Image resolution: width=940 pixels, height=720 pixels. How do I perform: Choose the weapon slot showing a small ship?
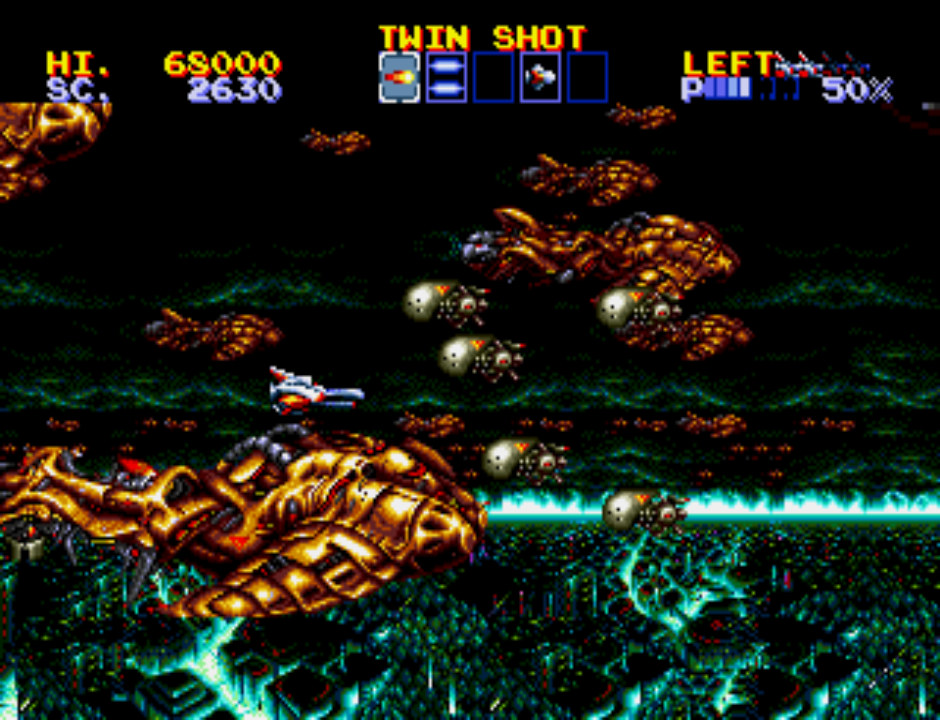[540, 77]
